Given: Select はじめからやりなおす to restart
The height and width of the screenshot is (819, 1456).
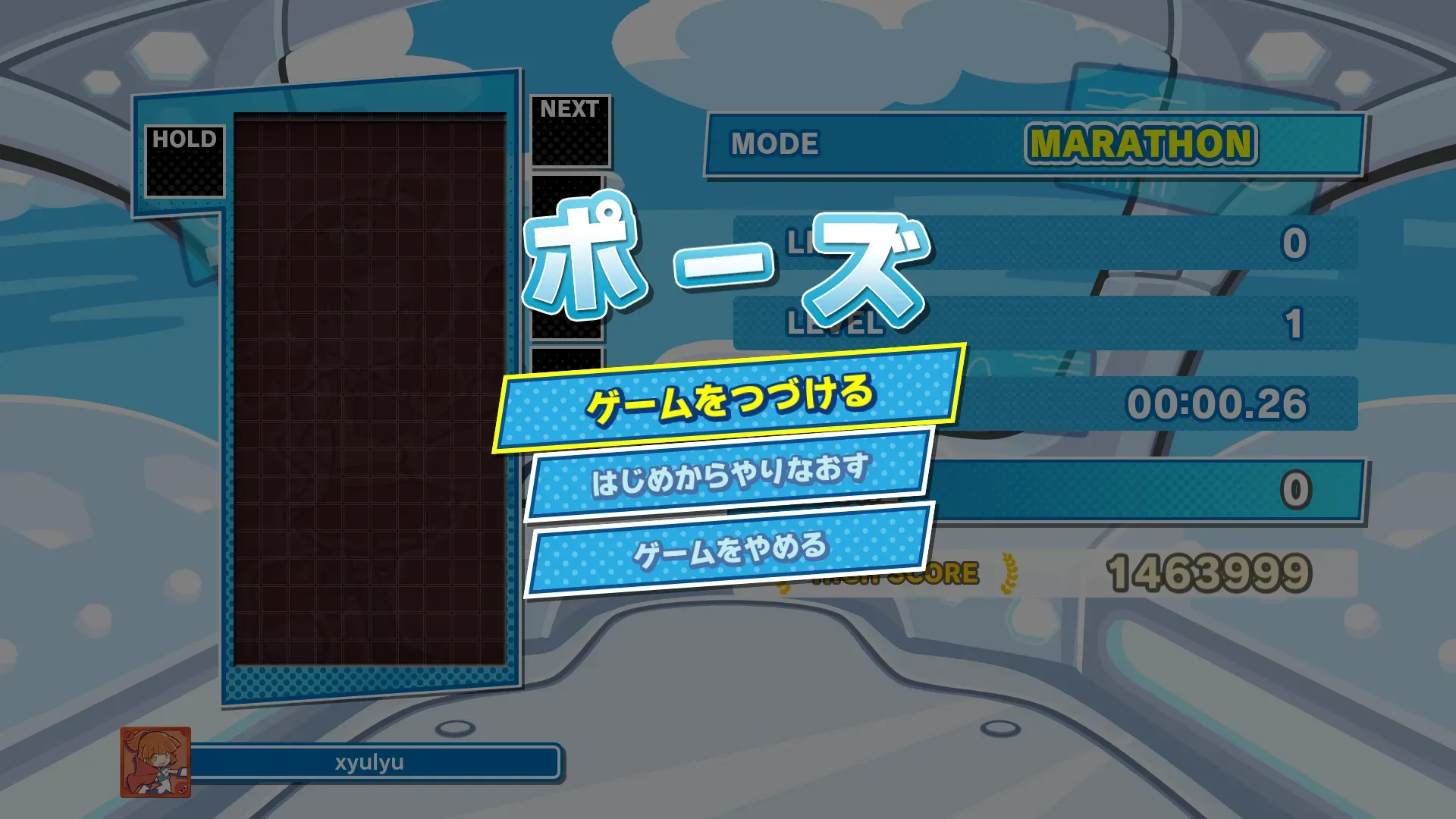Looking at the screenshot, I should tap(730, 475).
